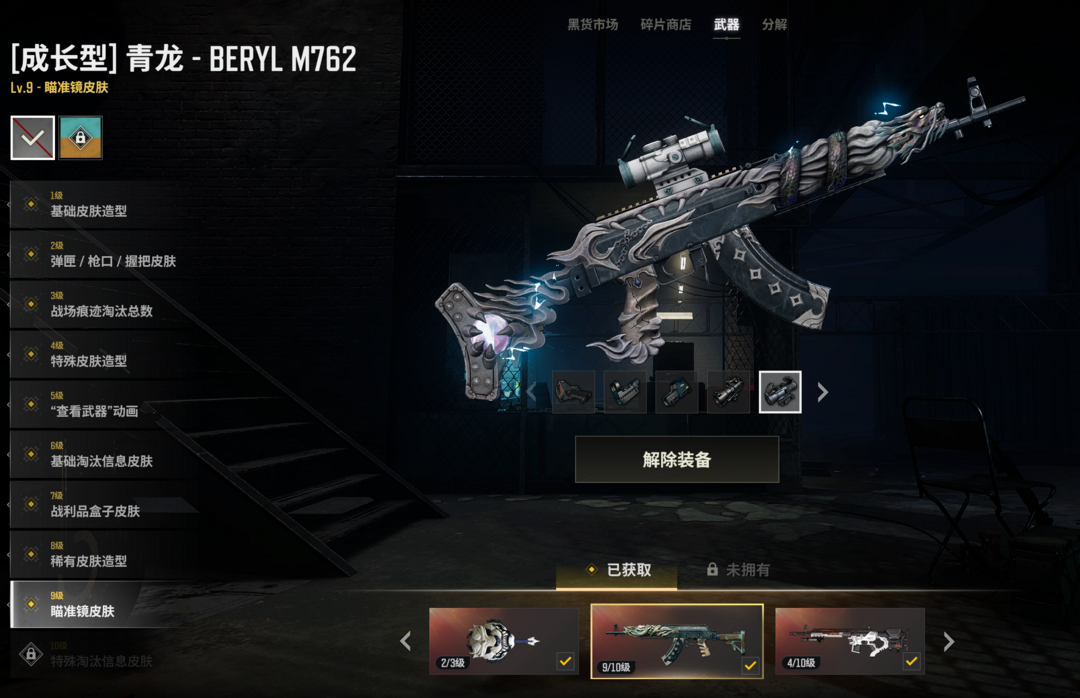Open level 8 稀有皮肤造型 entry
Viewport: 1080px width, 698px height.
pos(90,555)
